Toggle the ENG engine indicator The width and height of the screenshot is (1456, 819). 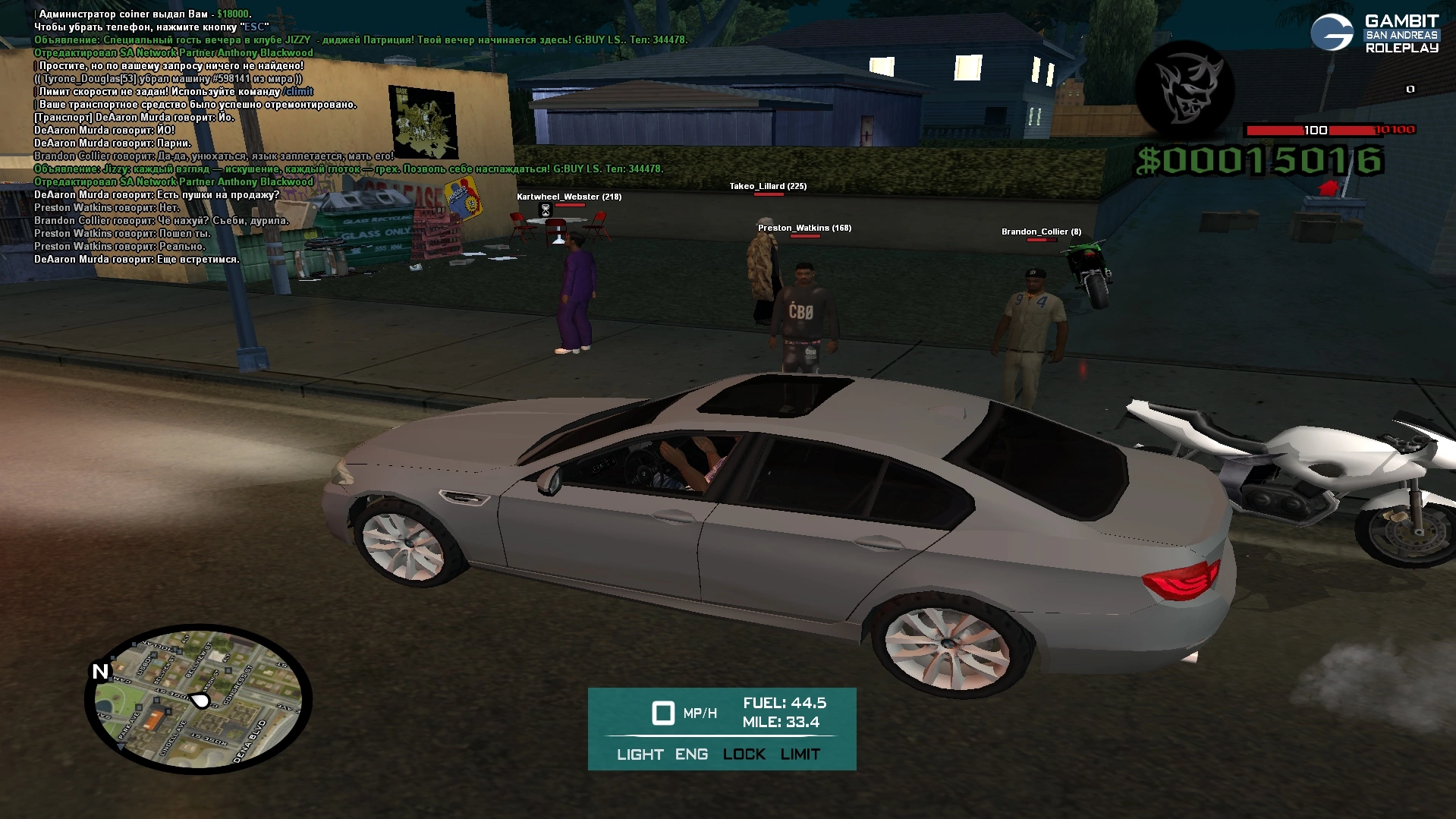(691, 754)
